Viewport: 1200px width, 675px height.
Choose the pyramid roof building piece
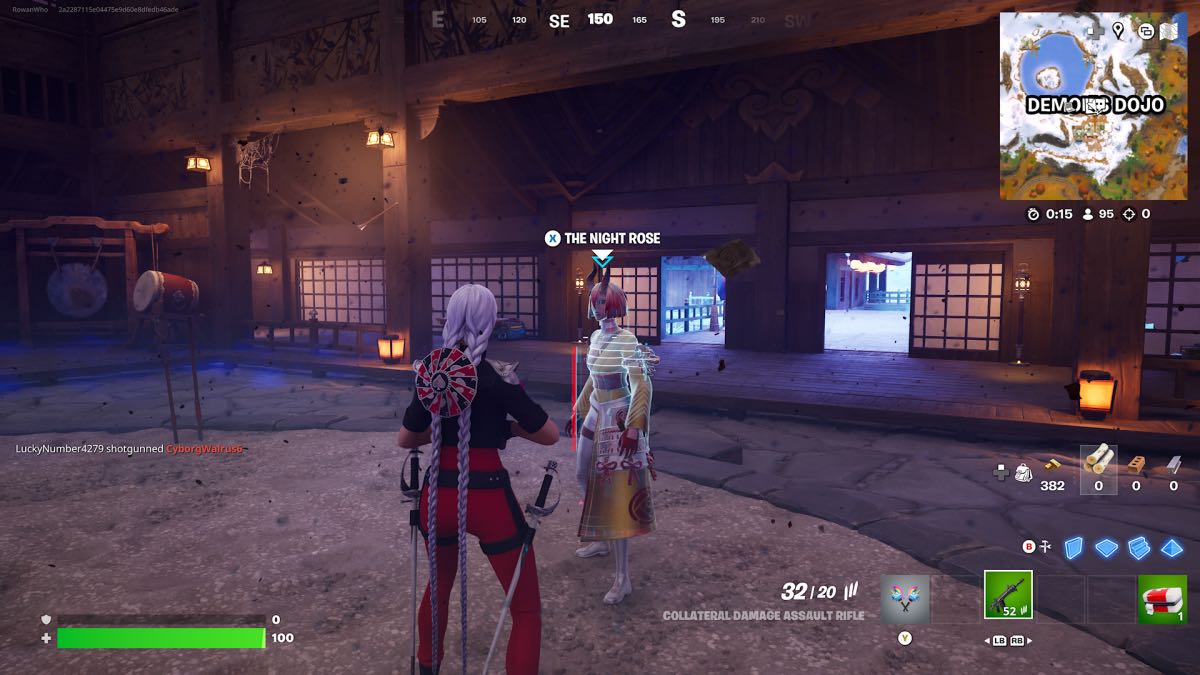point(1171,547)
